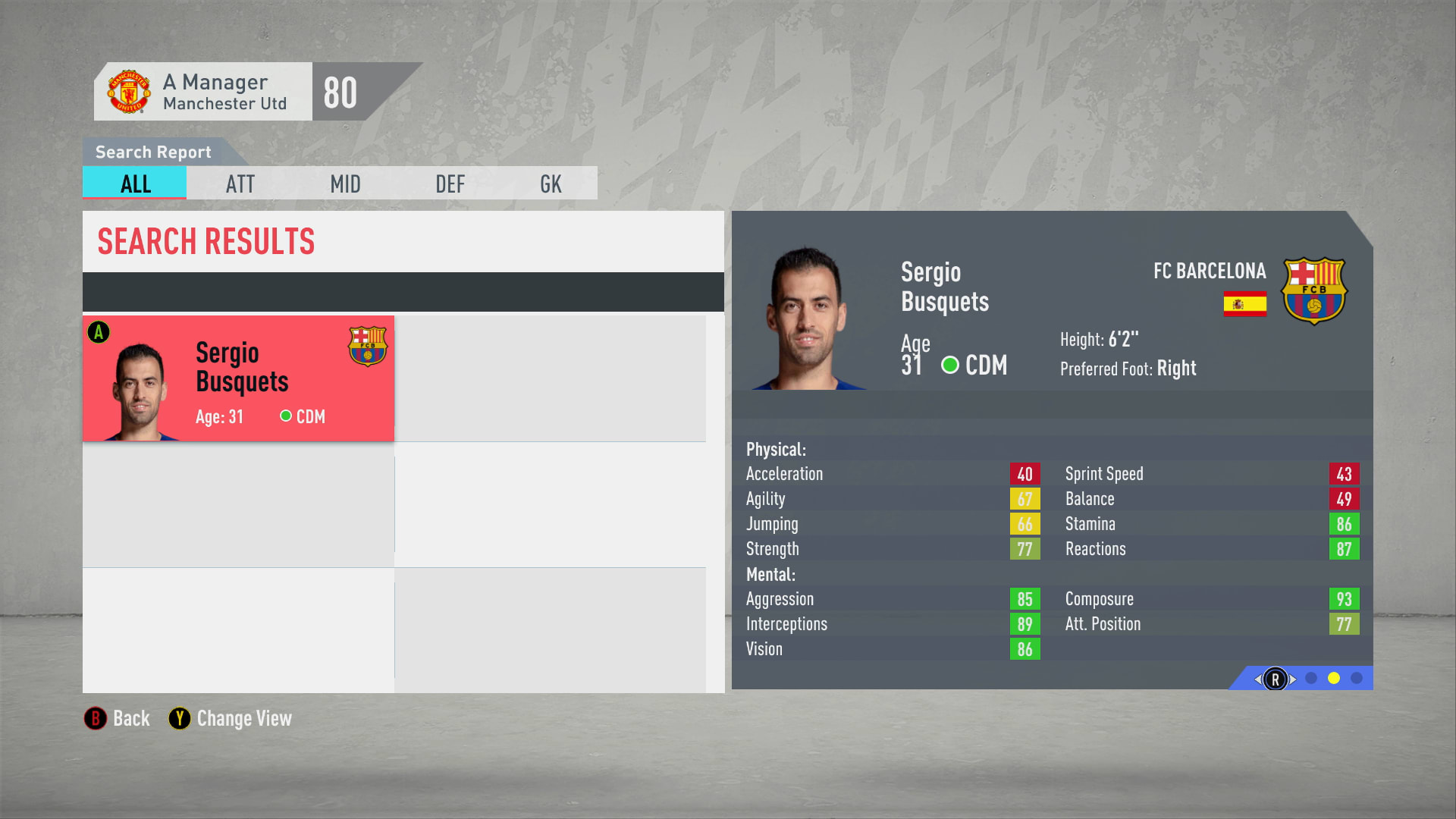Click the red Acceleration 40 stat bar
Image resolution: width=1456 pixels, height=819 pixels.
coord(1025,473)
